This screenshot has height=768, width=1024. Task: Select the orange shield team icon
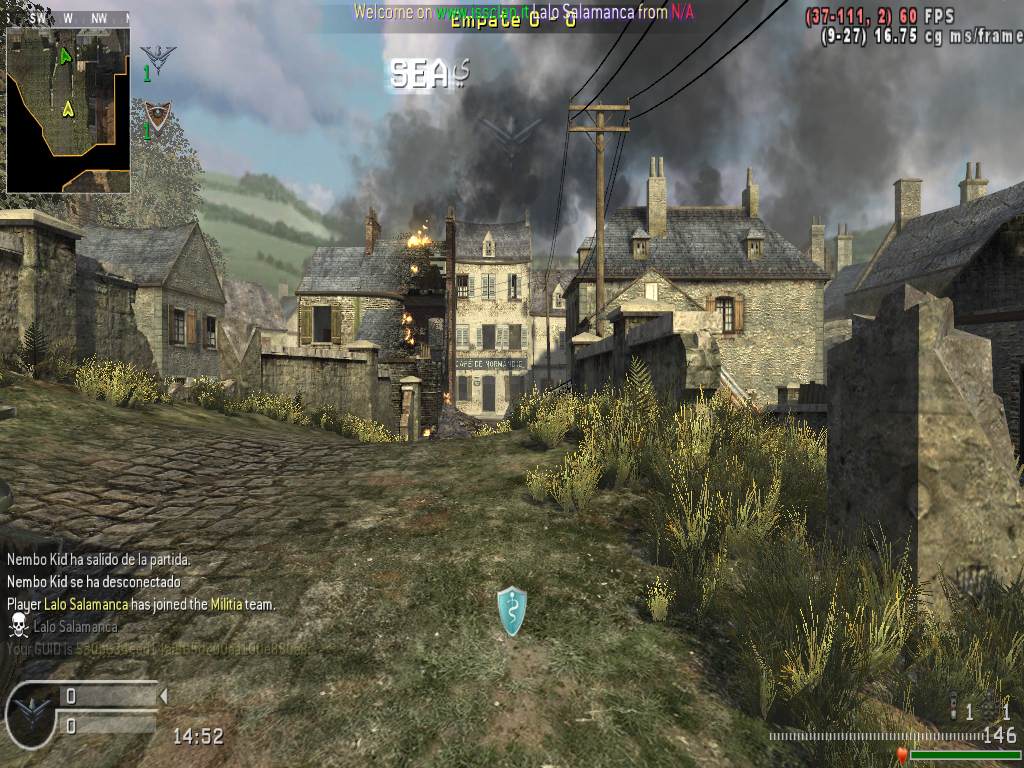pos(155,114)
